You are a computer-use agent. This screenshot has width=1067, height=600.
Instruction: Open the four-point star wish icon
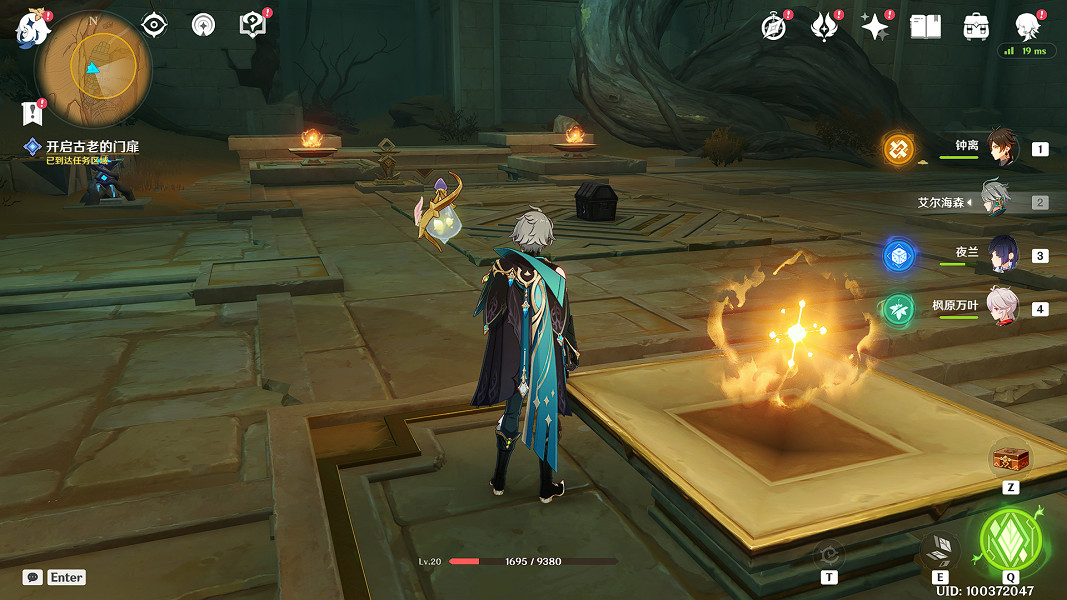tap(875, 27)
